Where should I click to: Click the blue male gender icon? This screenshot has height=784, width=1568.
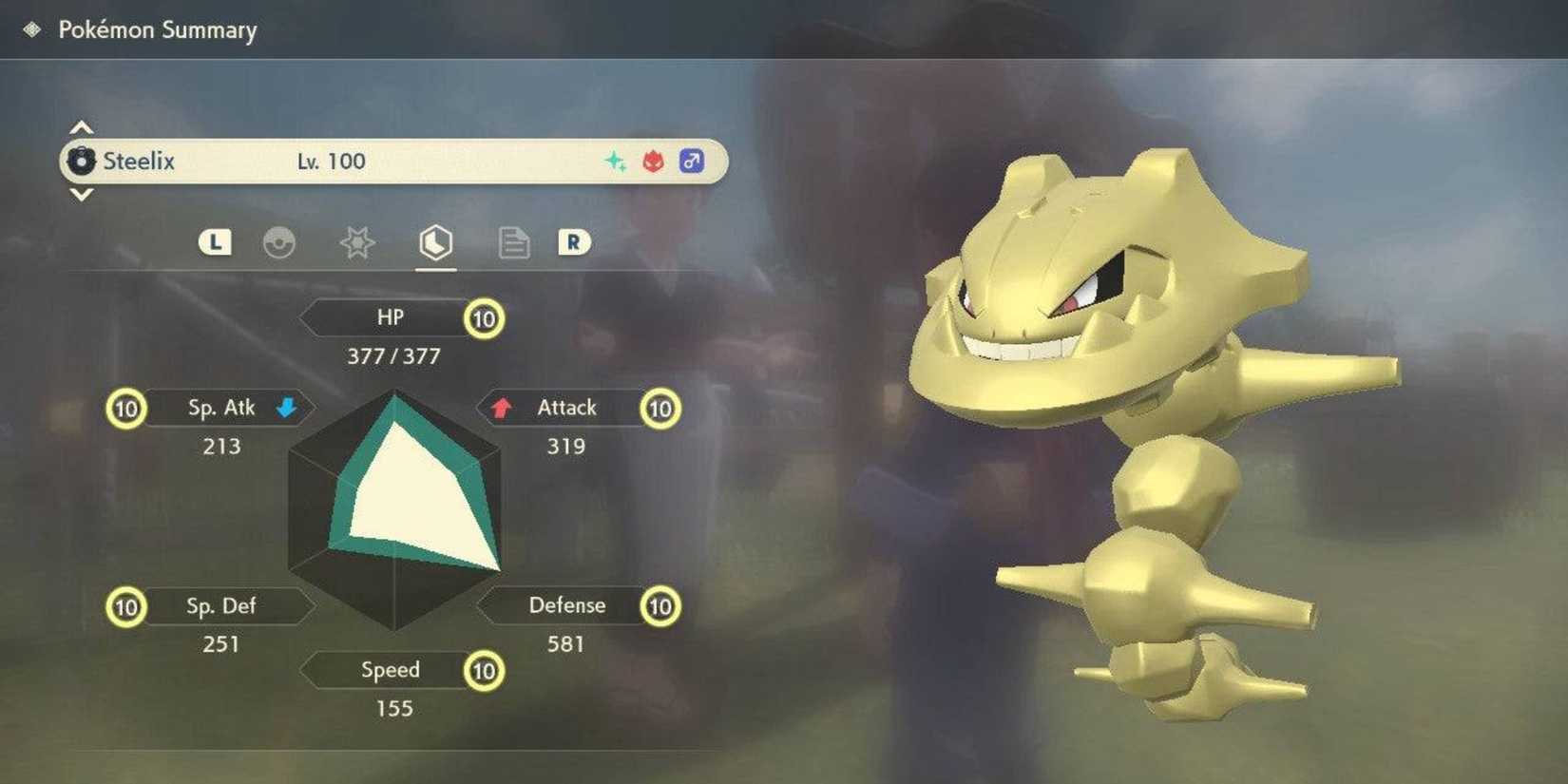[691, 160]
